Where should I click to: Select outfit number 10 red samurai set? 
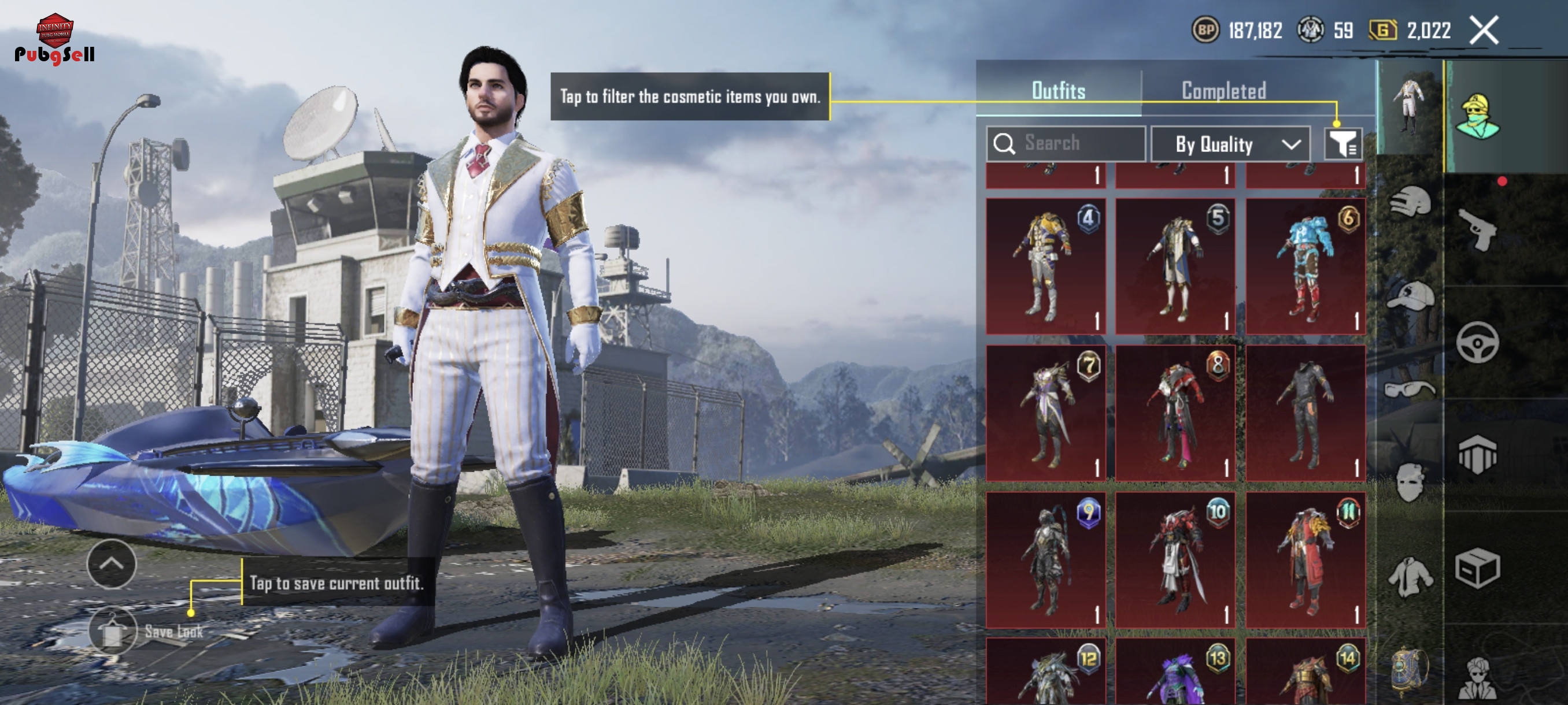click(x=1175, y=559)
